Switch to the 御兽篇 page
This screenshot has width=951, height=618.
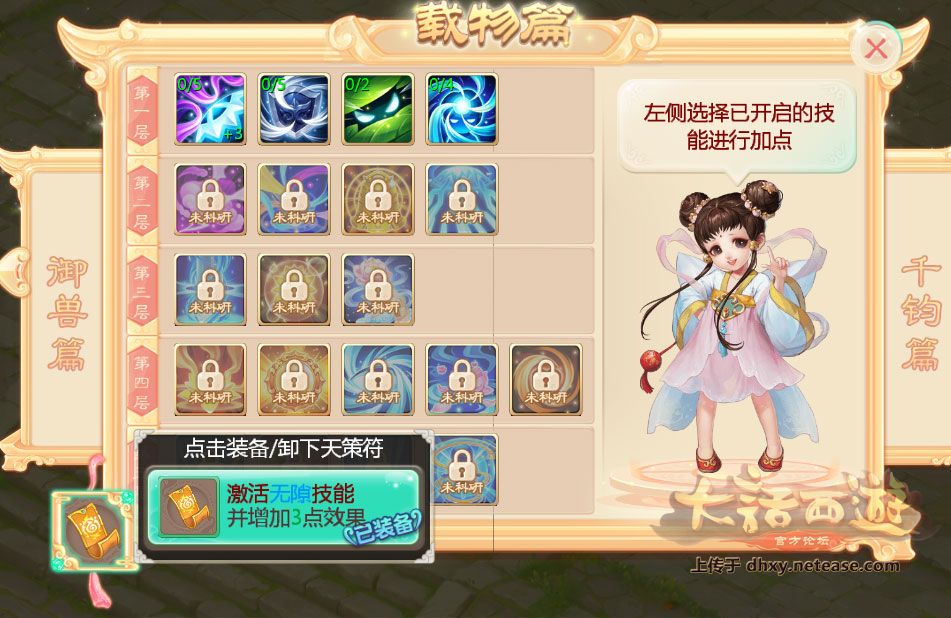point(67,313)
